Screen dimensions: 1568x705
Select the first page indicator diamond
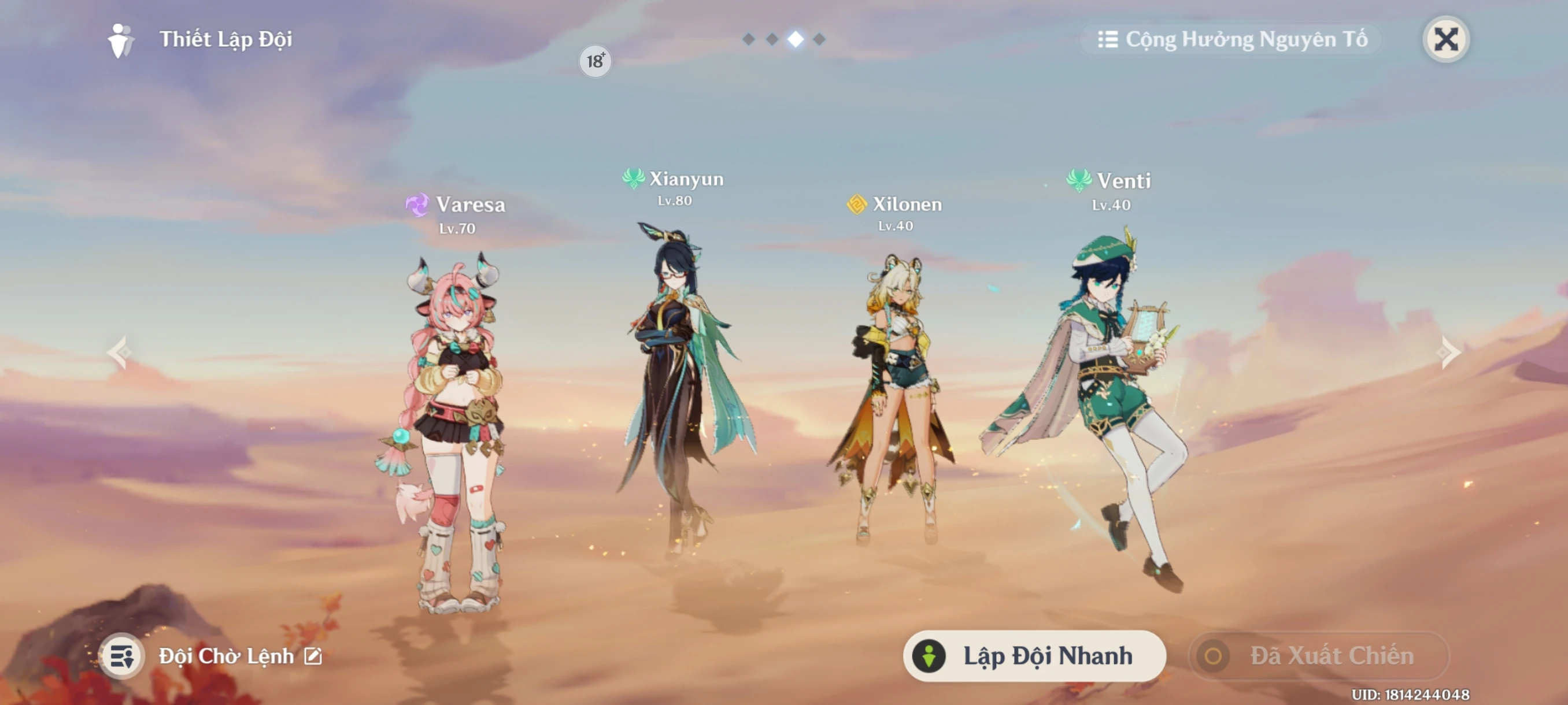point(748,39)
